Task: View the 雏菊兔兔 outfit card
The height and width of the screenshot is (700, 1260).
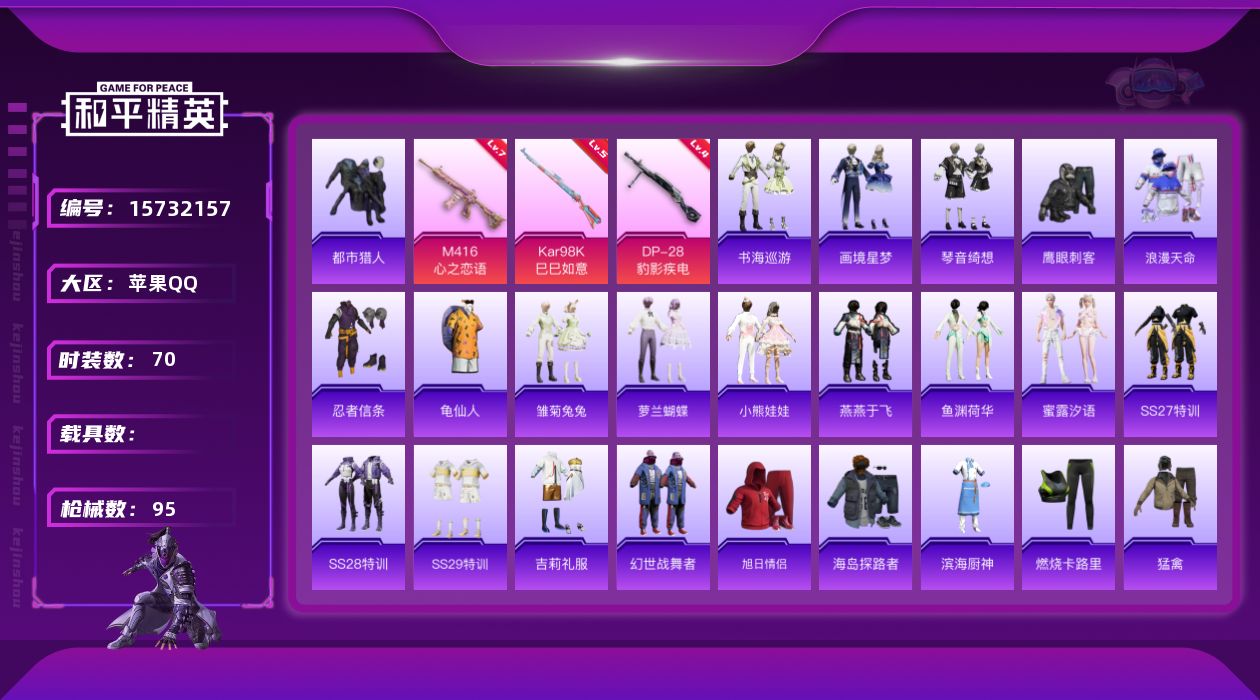Action: tap(561, 363)
